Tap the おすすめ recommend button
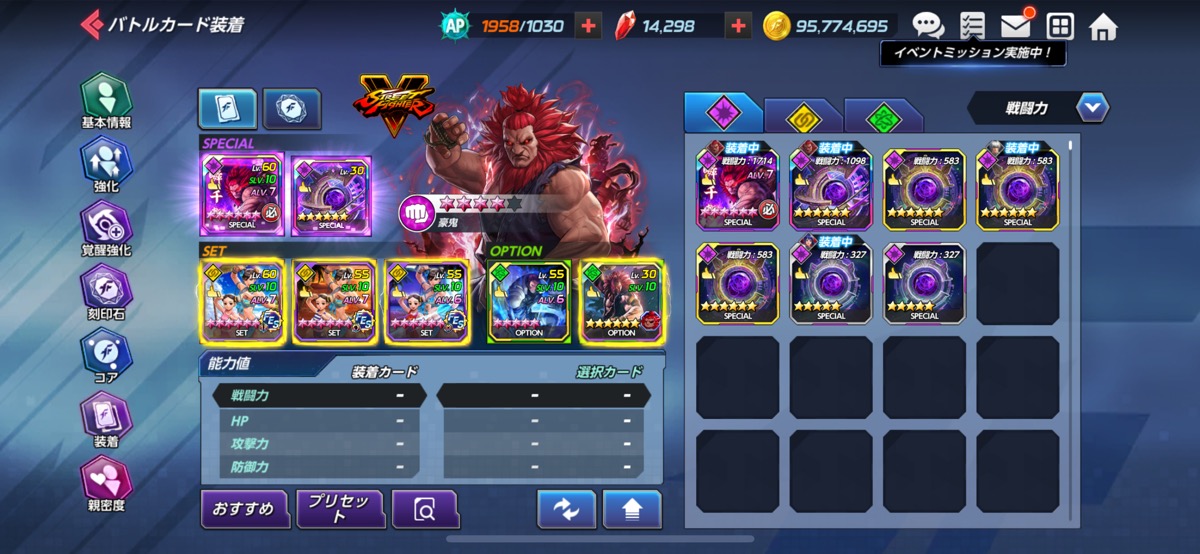The width and height of the screenshot is (1200, 554). [x=244, y=509]
